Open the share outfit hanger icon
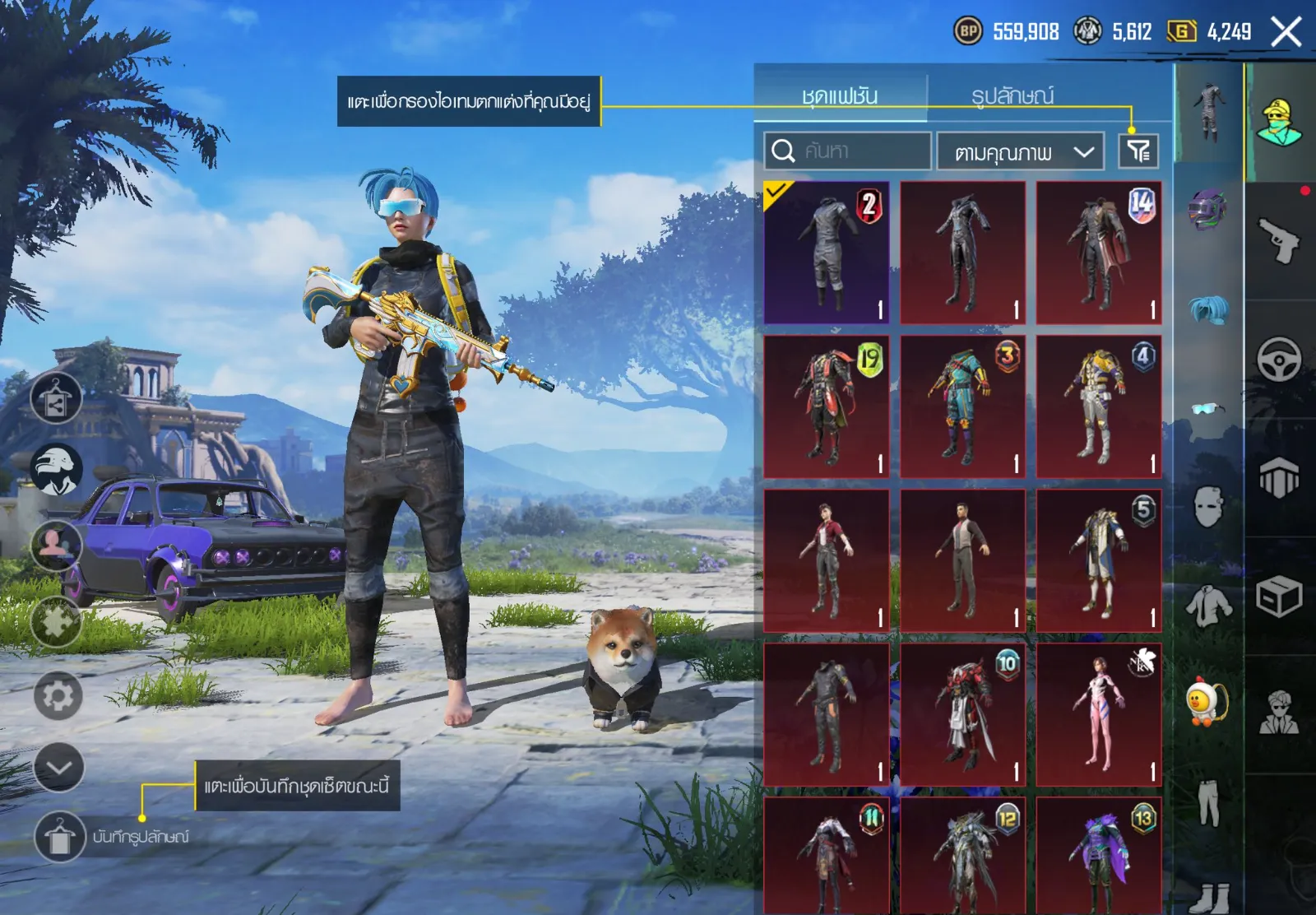This screenshot has width=1316, height=915. [56, 397]
